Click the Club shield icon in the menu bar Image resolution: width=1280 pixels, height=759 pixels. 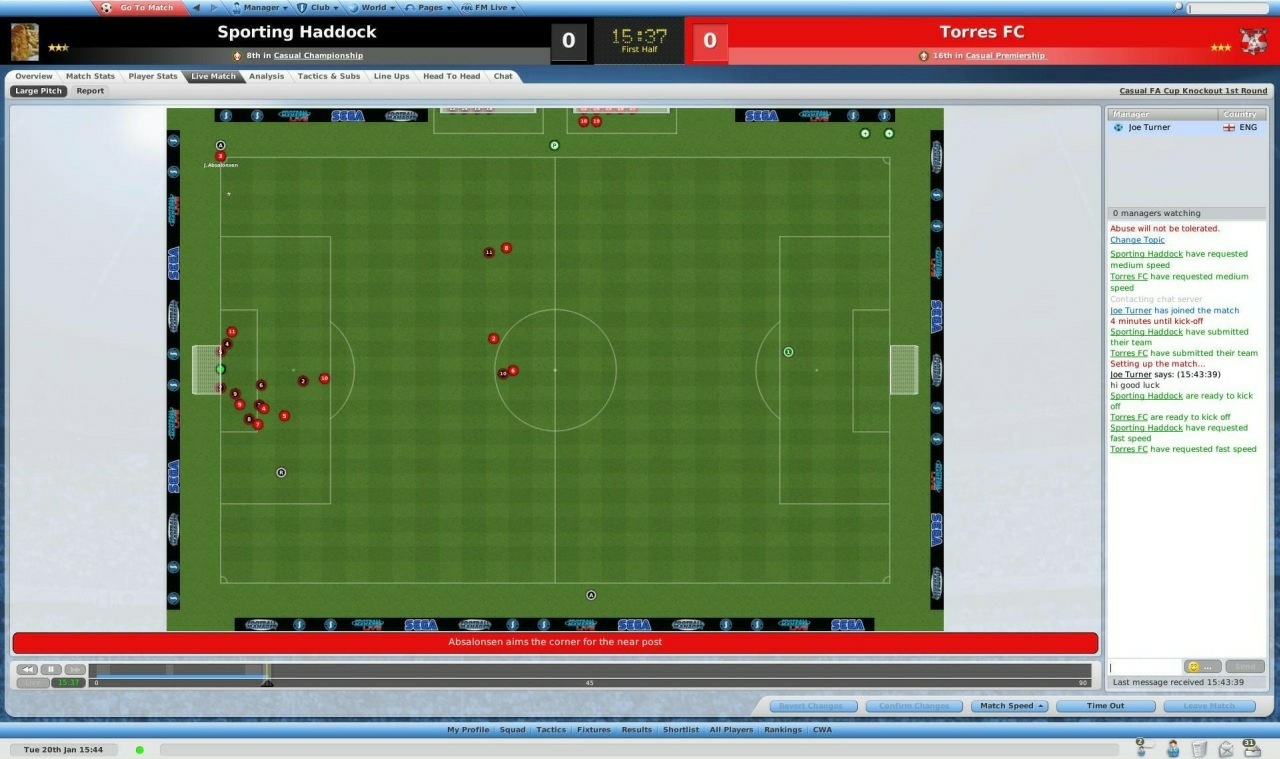pyautogui.click(x=301, y=7)
